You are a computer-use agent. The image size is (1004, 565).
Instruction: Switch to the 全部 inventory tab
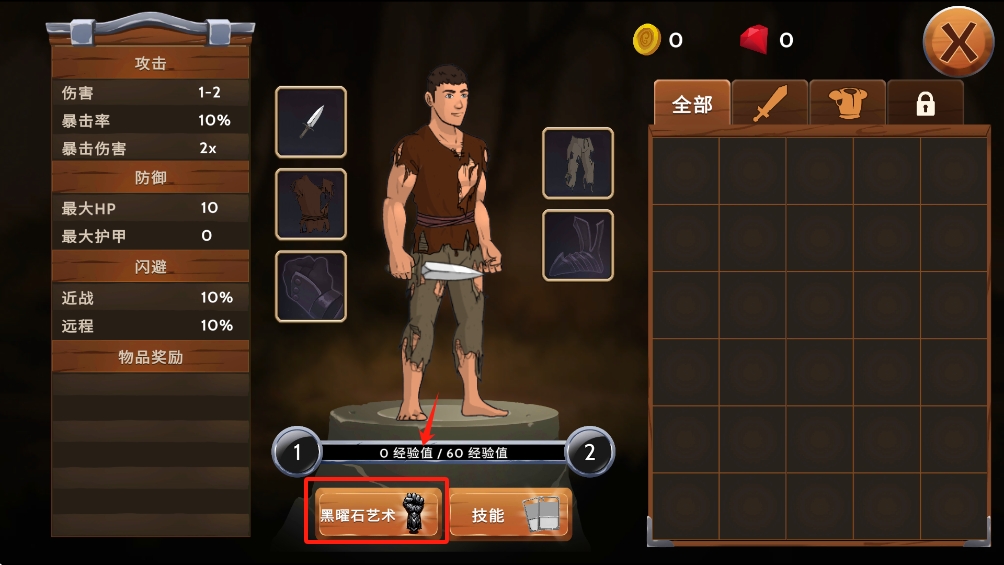click(x=692, y=104)
